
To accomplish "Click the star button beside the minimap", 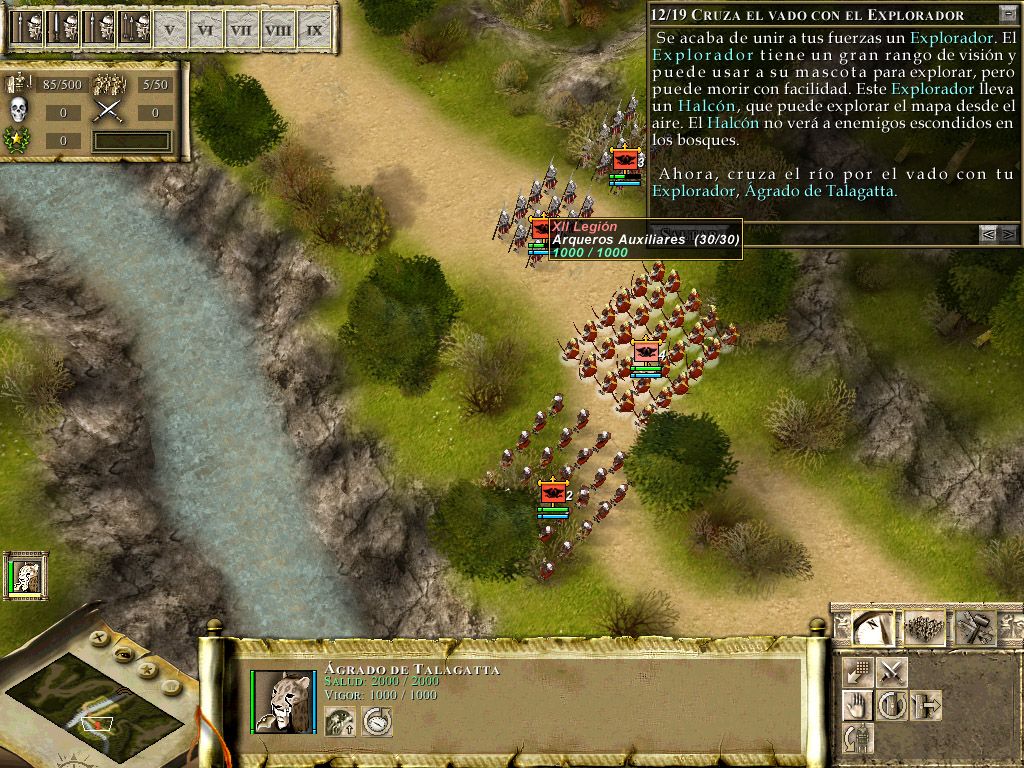I will click(x=146, y=668).
